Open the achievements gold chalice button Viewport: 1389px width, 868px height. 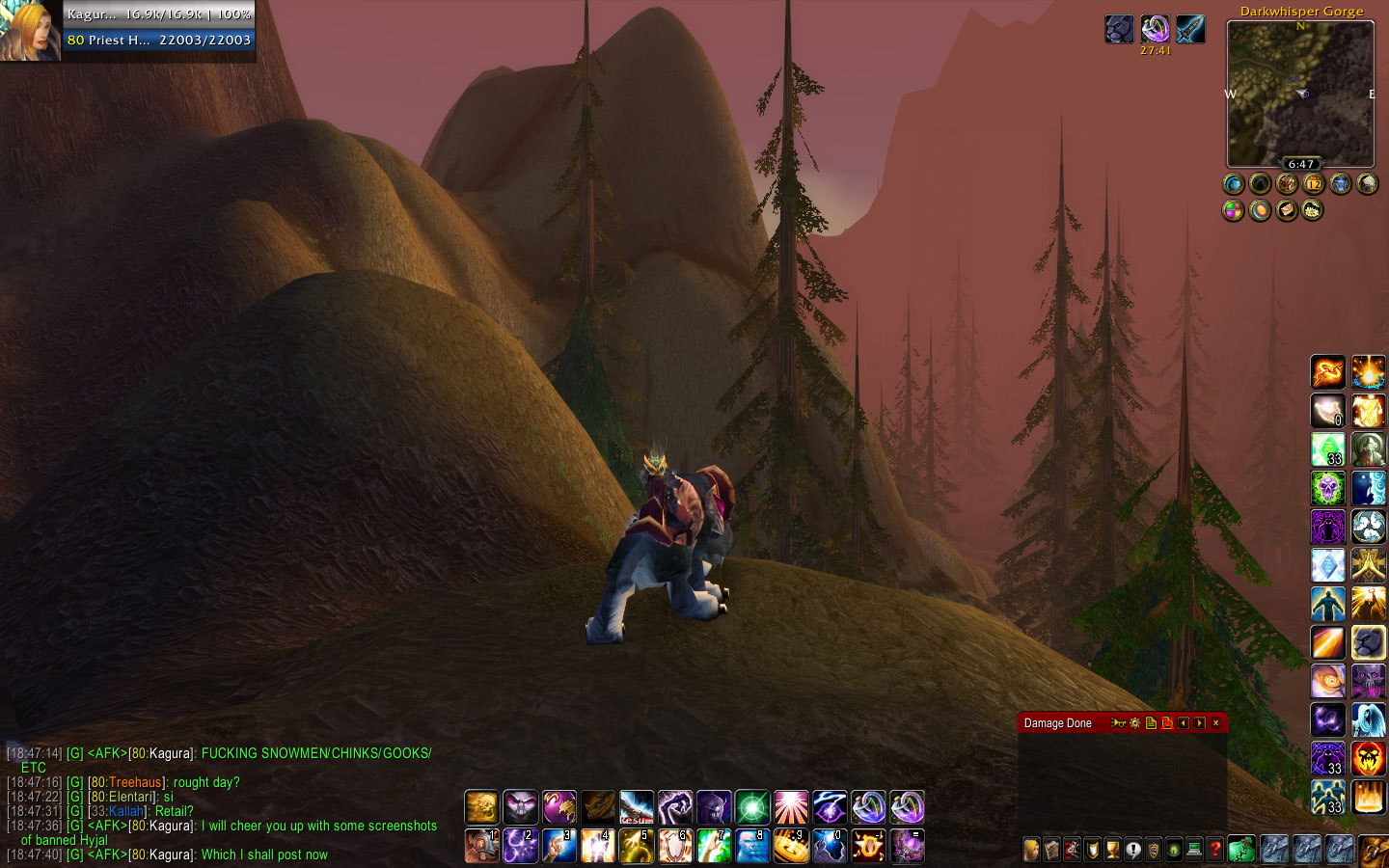pos(1112,850)
